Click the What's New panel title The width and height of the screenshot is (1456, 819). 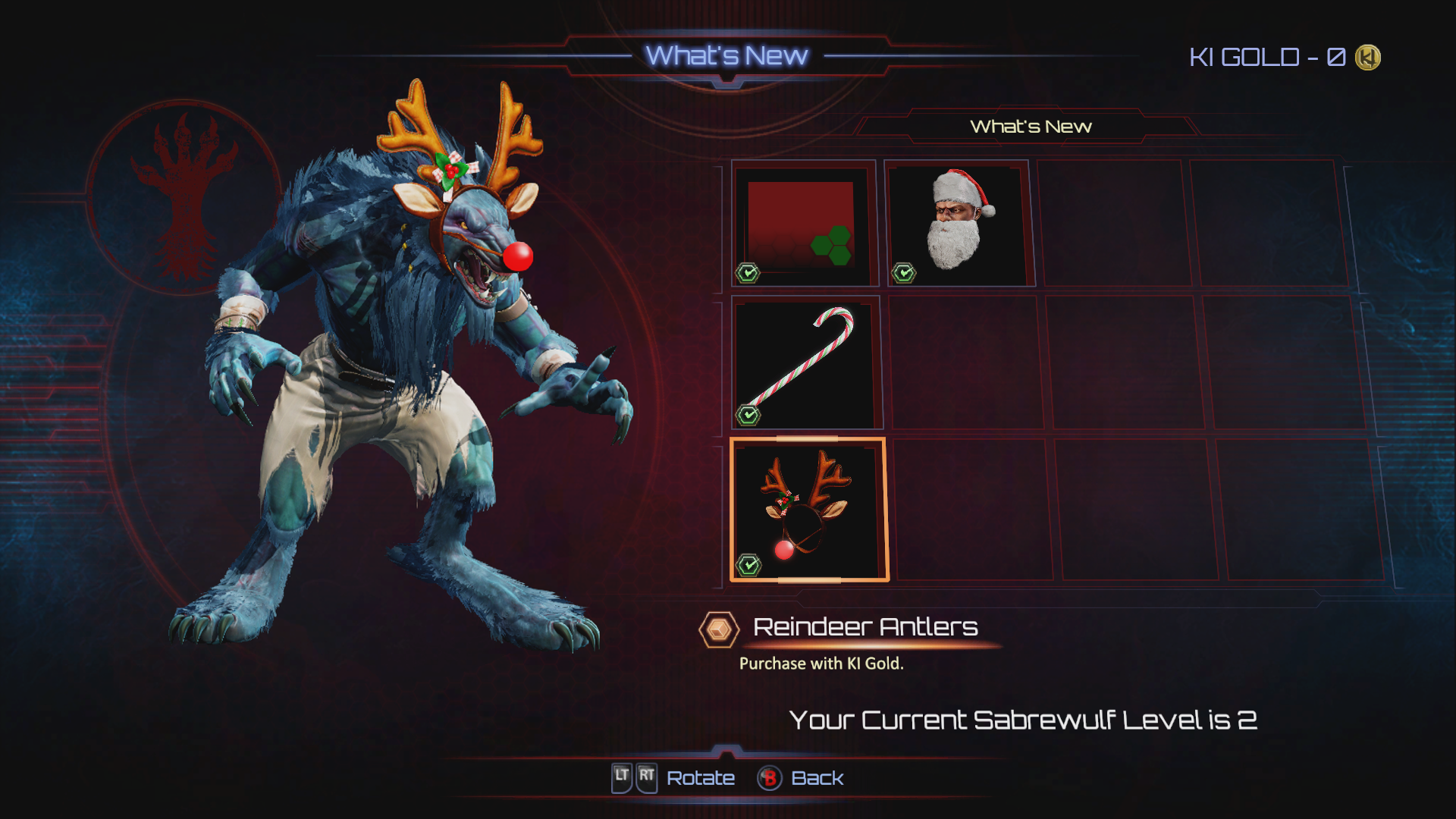coord(1031,126)
